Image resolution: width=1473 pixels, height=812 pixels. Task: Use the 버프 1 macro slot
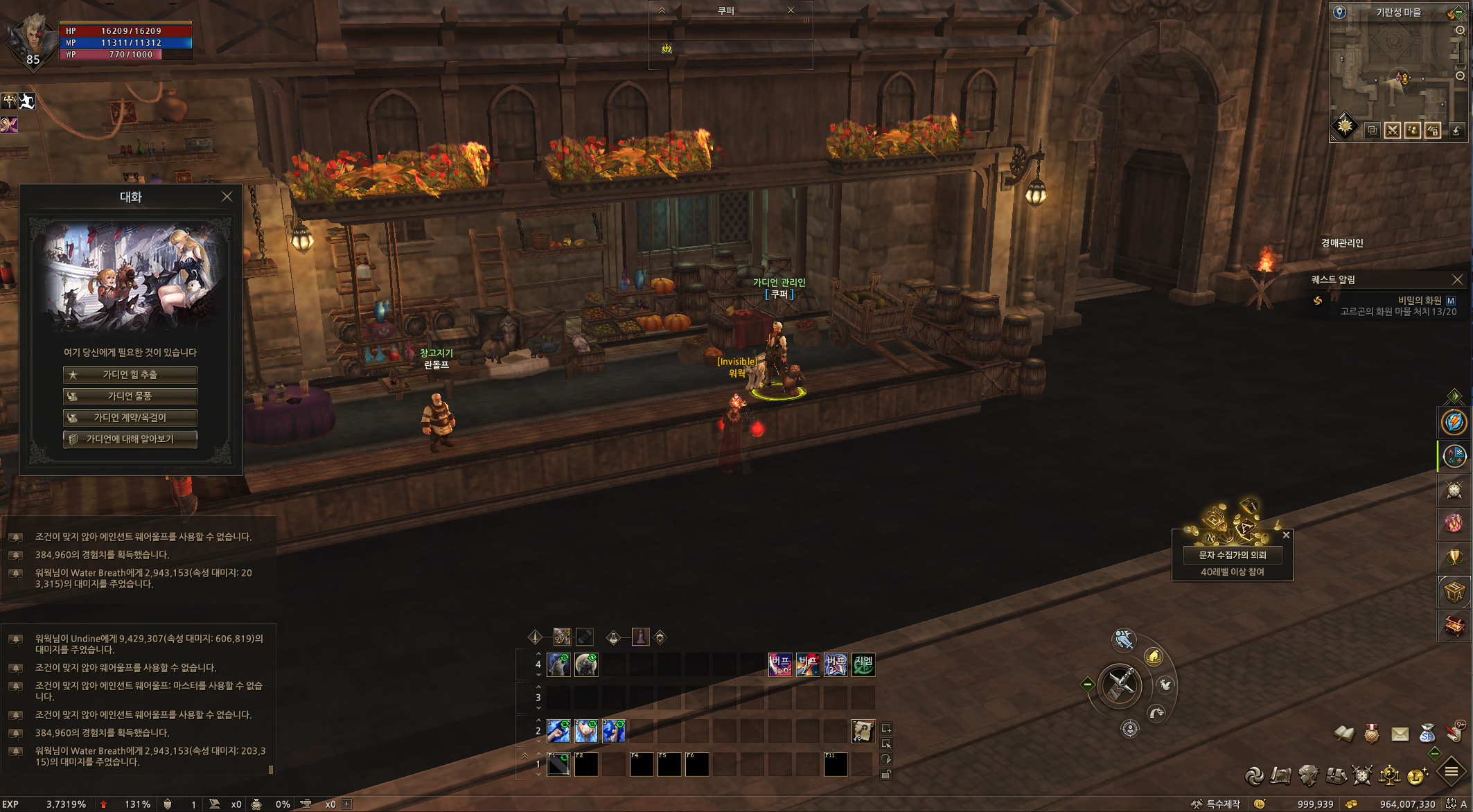click(780, 665)
